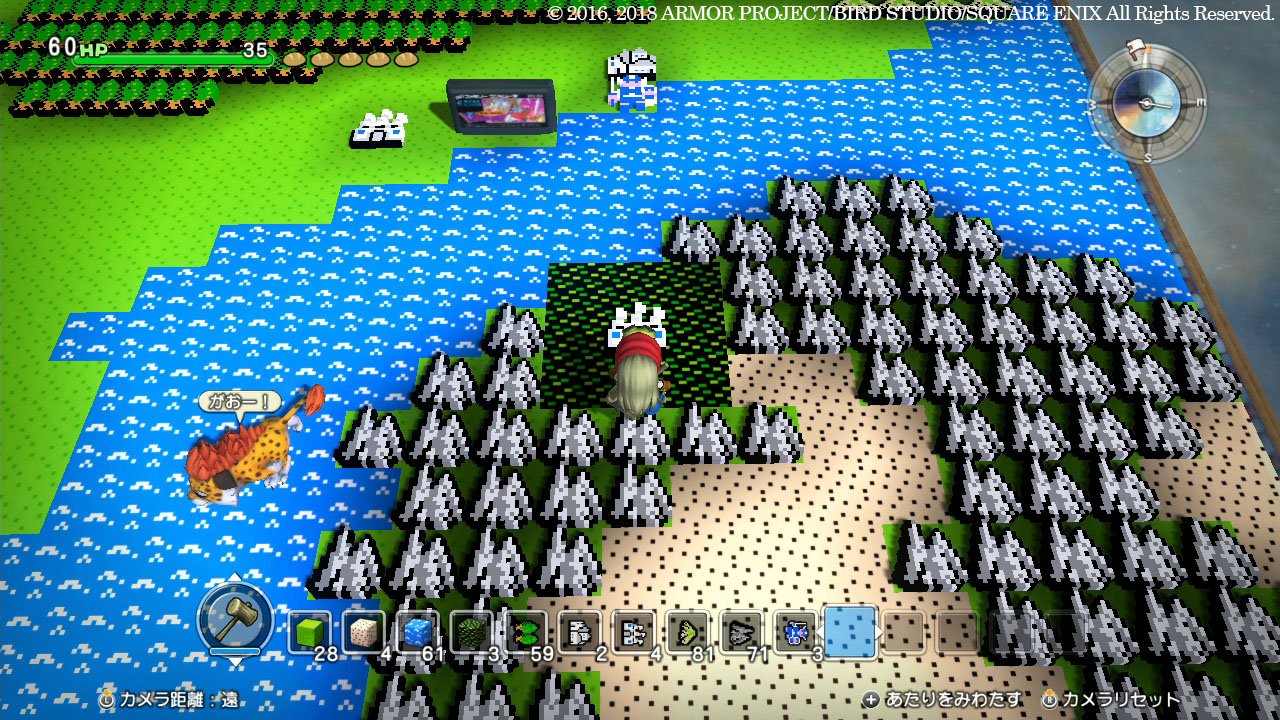The height and width of the screenshot is (720, 1280).
Task: Click the currently selected ice block slot
Action: click(851, 632)
